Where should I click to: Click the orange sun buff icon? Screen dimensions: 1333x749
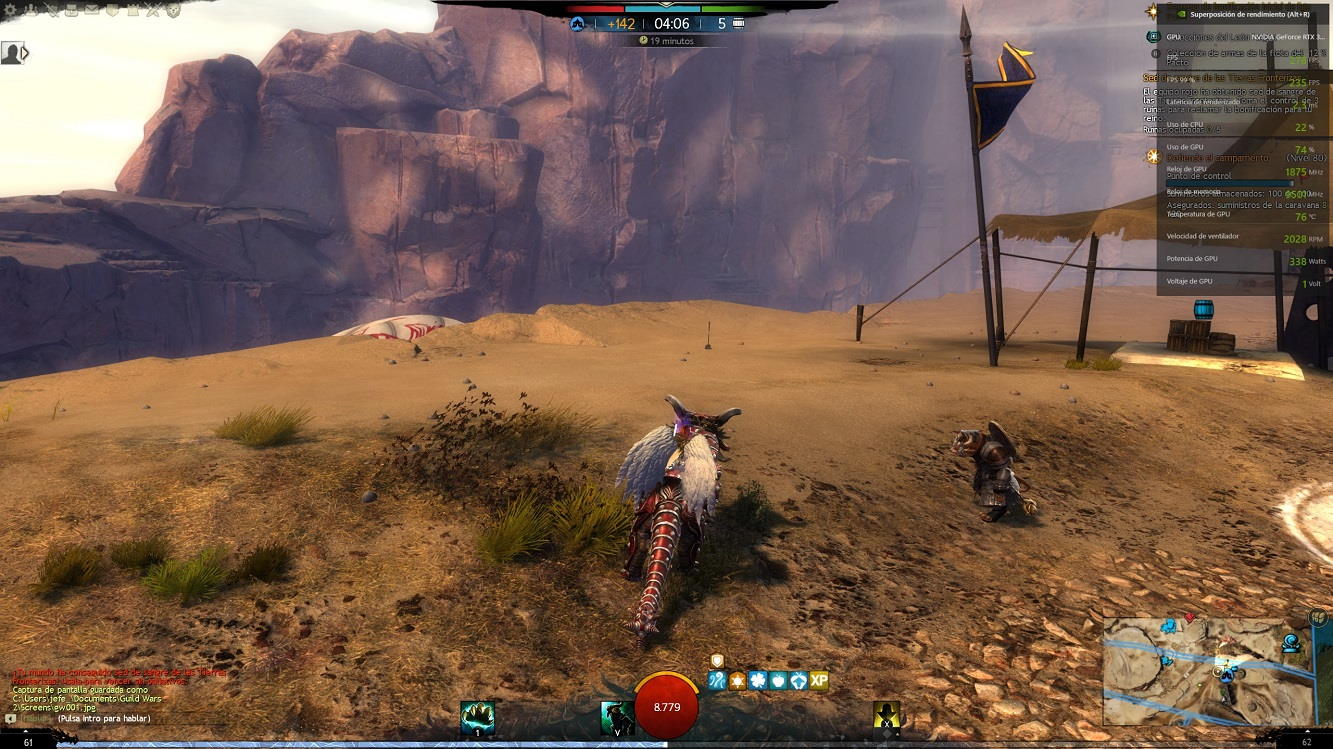pyautogui.click(x=737, y=681)
